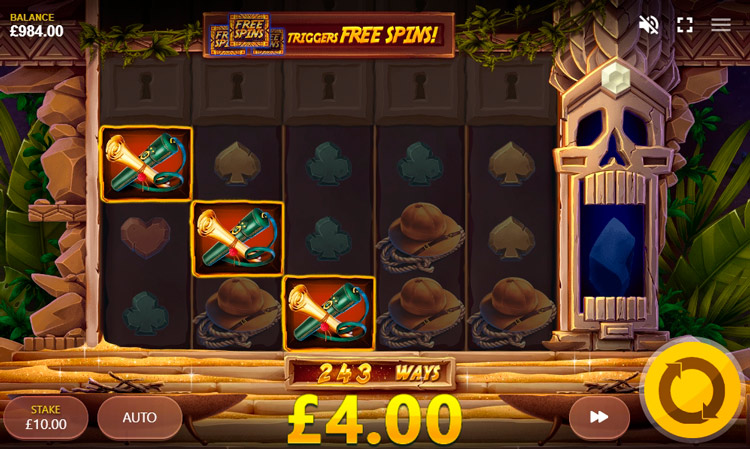Toggle fullscreen mode

(685, 25)
